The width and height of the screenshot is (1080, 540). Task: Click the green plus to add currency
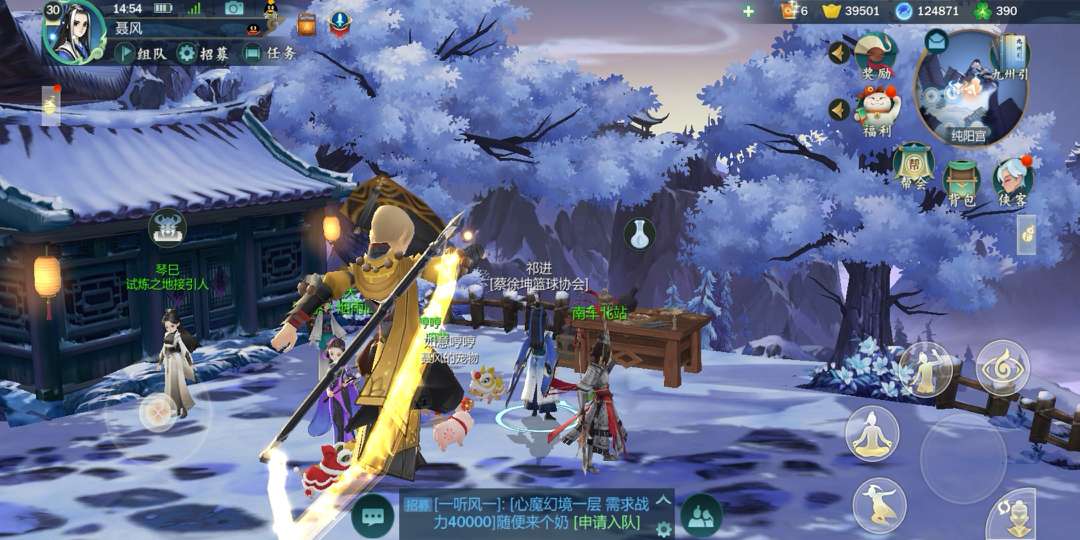(748, 11)
